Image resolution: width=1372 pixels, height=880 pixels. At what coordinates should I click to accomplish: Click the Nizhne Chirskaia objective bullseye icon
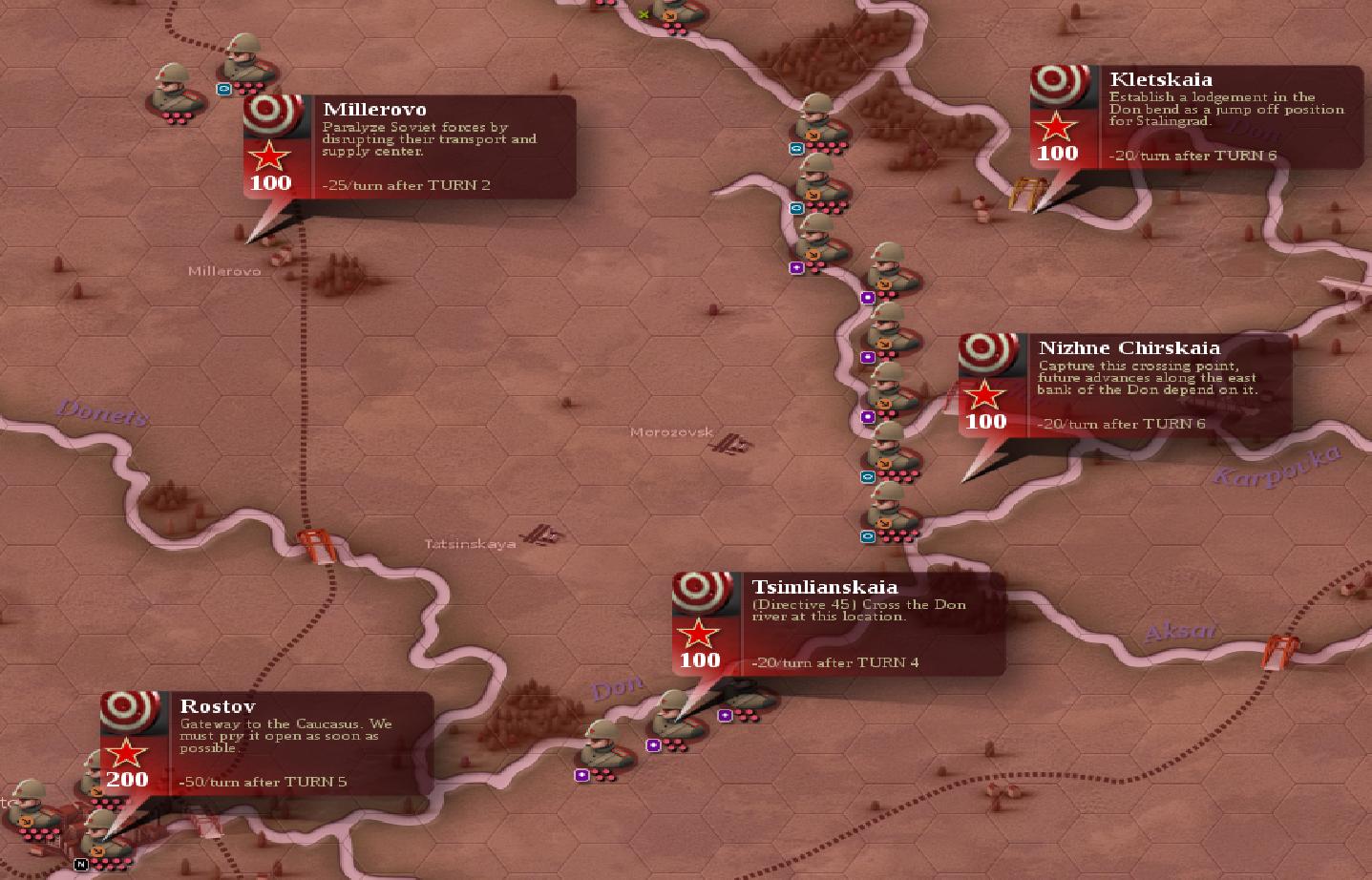[x=986, y=352]
